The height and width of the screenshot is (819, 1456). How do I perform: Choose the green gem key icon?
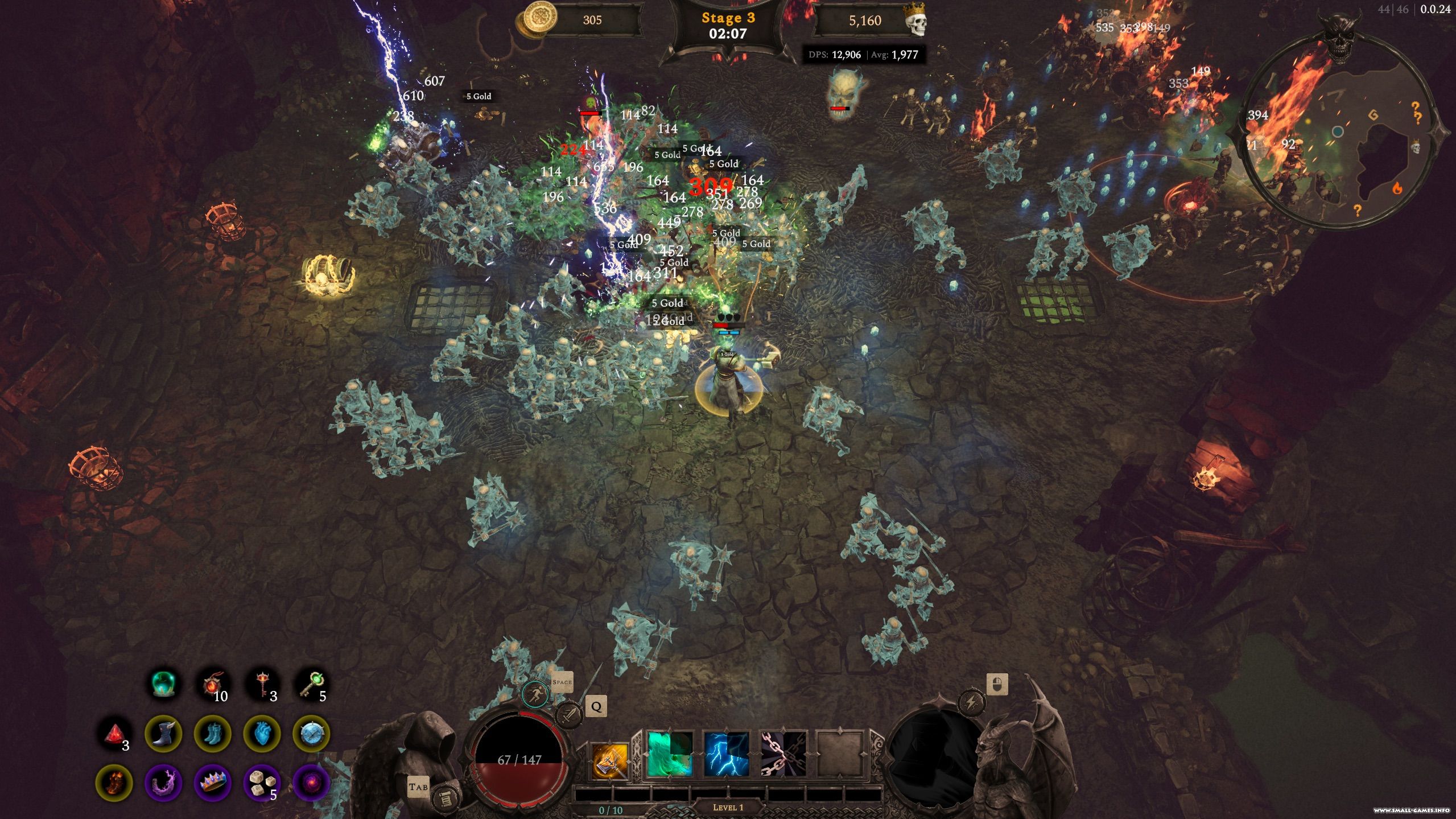[311, 684]
